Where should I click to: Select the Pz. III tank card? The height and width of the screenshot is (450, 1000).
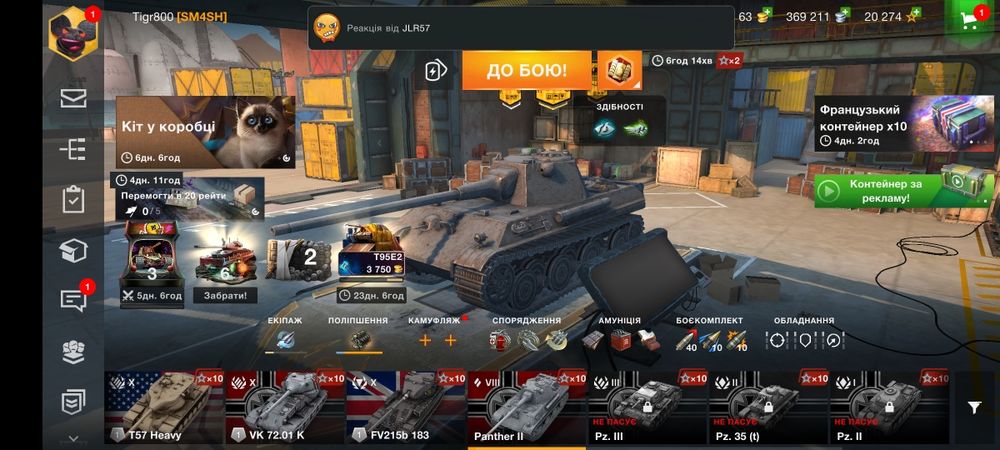648,407
